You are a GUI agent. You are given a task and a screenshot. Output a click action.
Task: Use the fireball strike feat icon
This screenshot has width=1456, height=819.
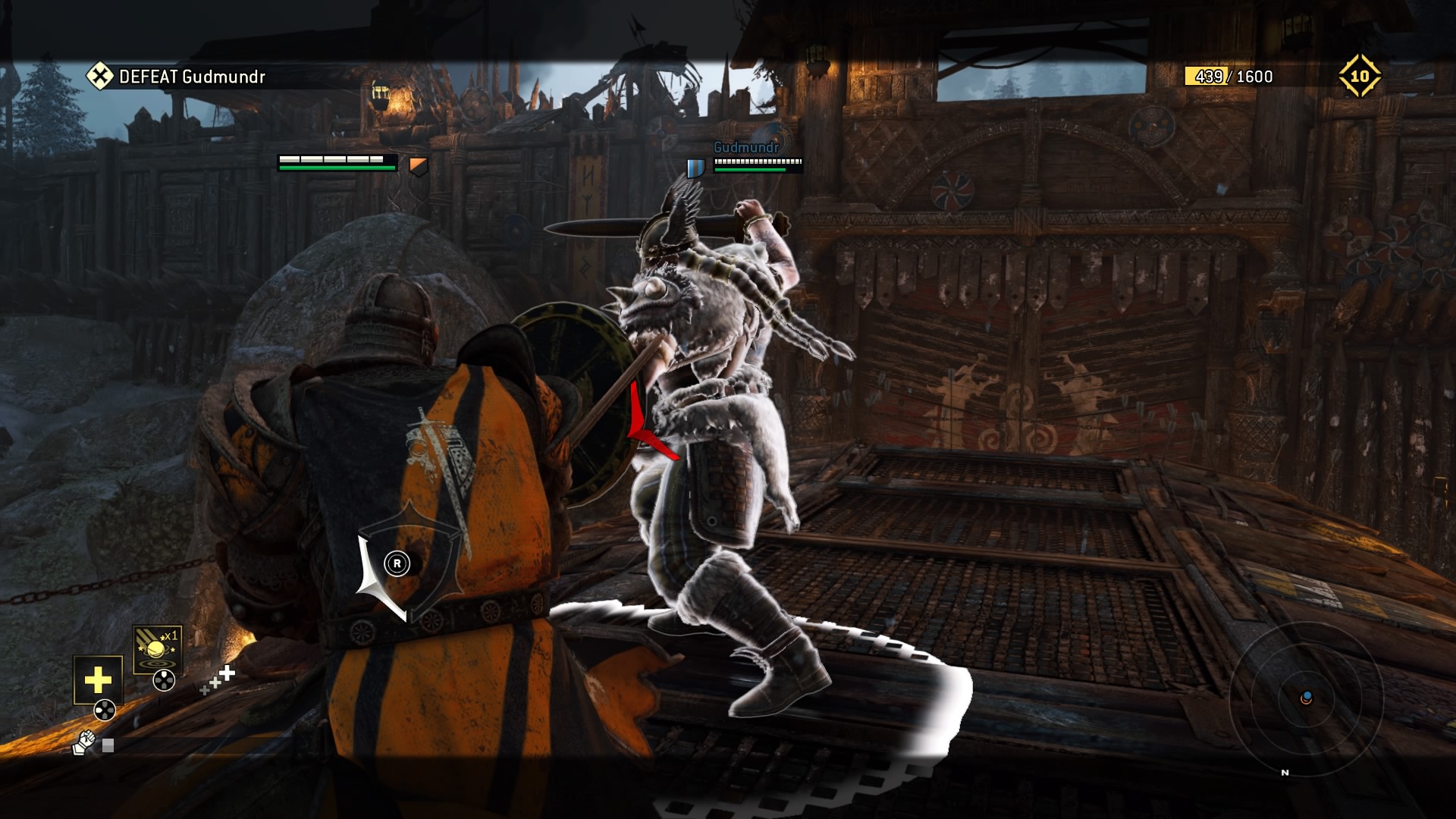[157, 649]
